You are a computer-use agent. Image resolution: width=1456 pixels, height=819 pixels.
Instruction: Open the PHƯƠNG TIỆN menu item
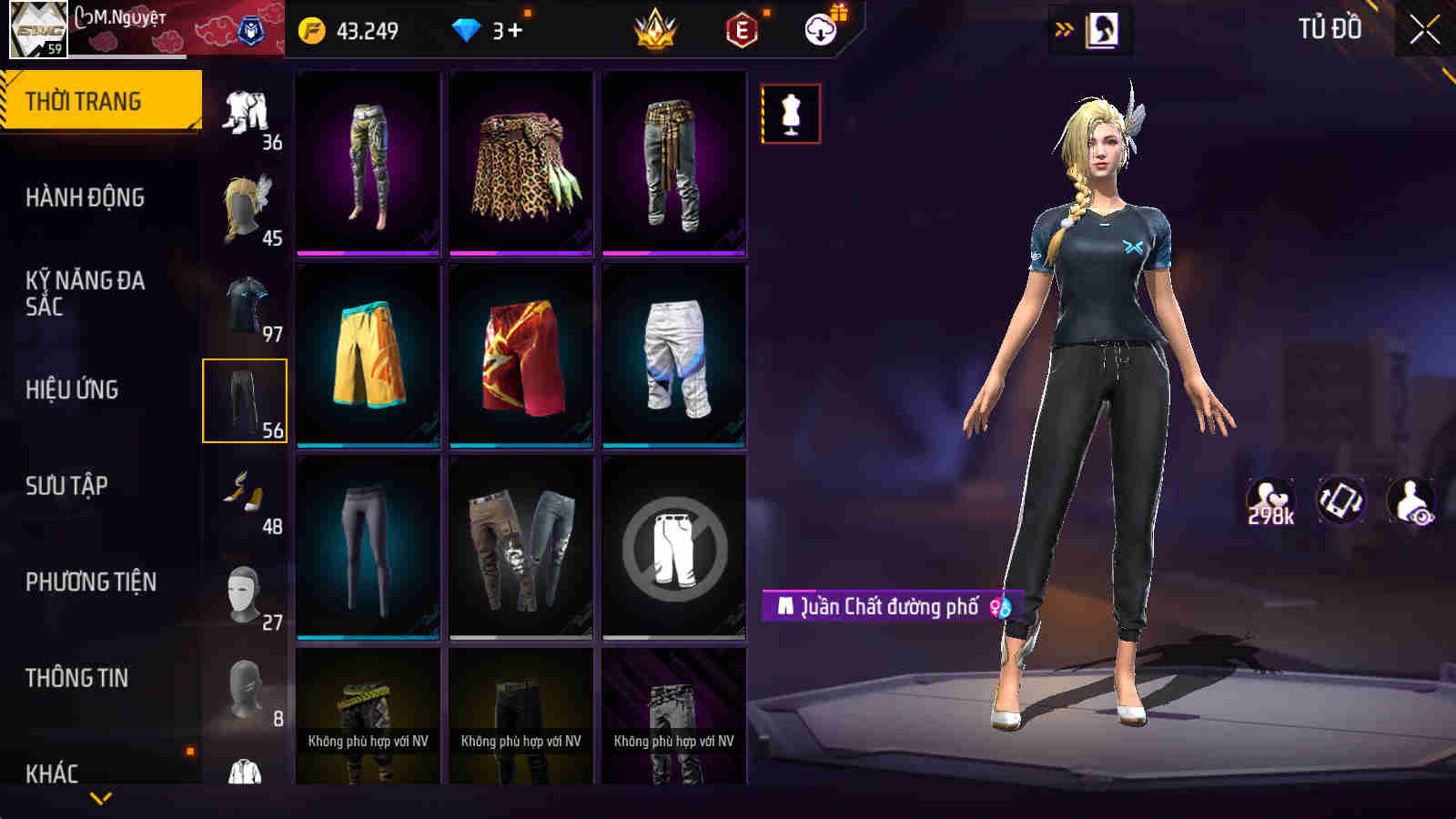coord(91,581)
